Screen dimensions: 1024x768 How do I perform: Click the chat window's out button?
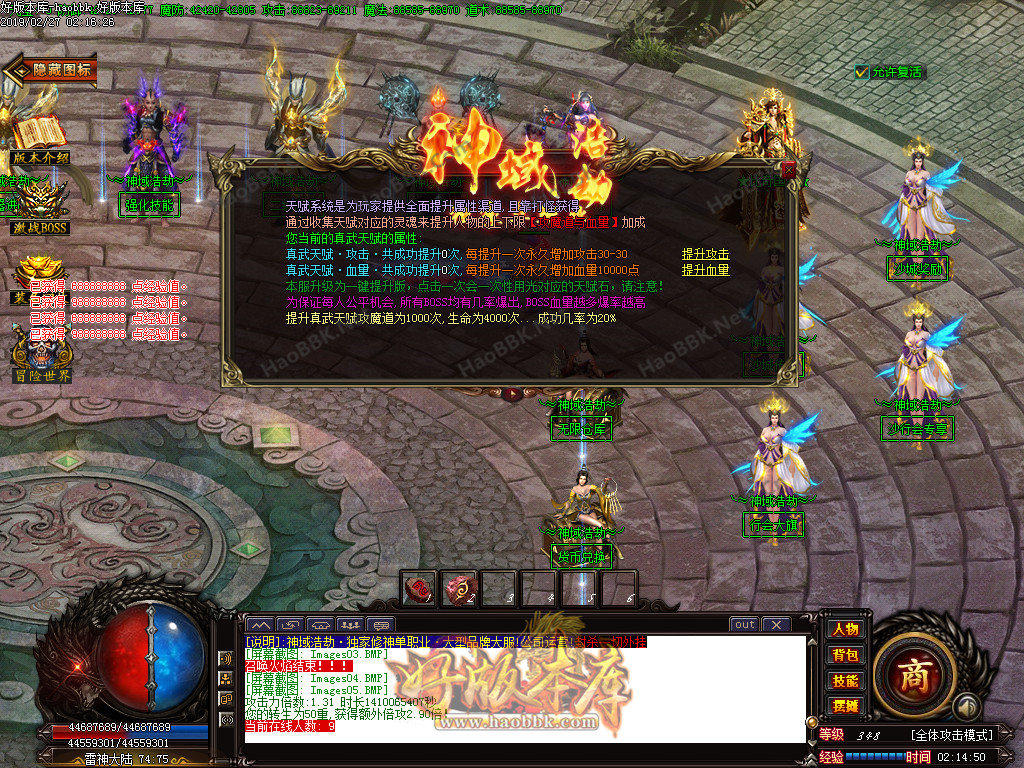click(x=744, y=625)
